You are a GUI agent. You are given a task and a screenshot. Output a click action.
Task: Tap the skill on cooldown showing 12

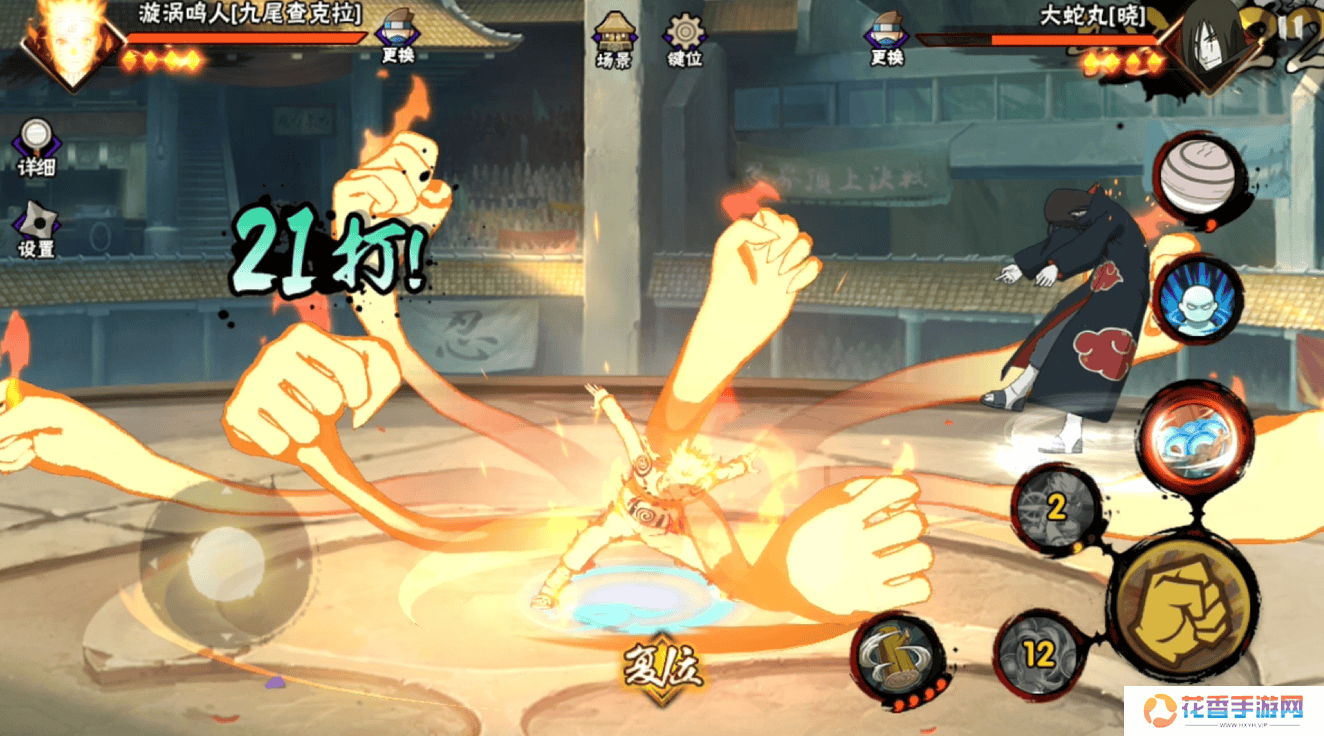[x=1039, y=655]
